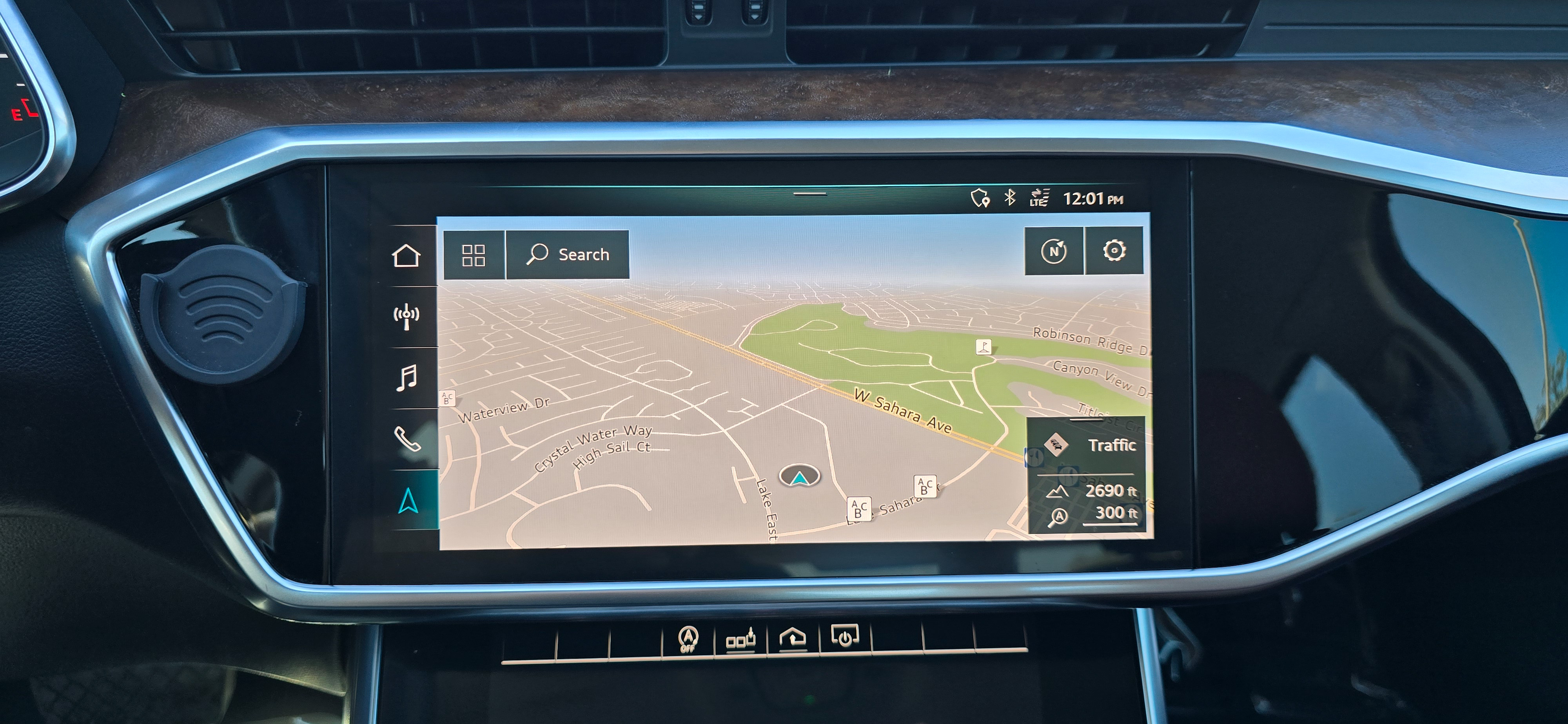Open the Home screen icon
This screenshot has height=724, width=1568.
[x=407, y=256]
